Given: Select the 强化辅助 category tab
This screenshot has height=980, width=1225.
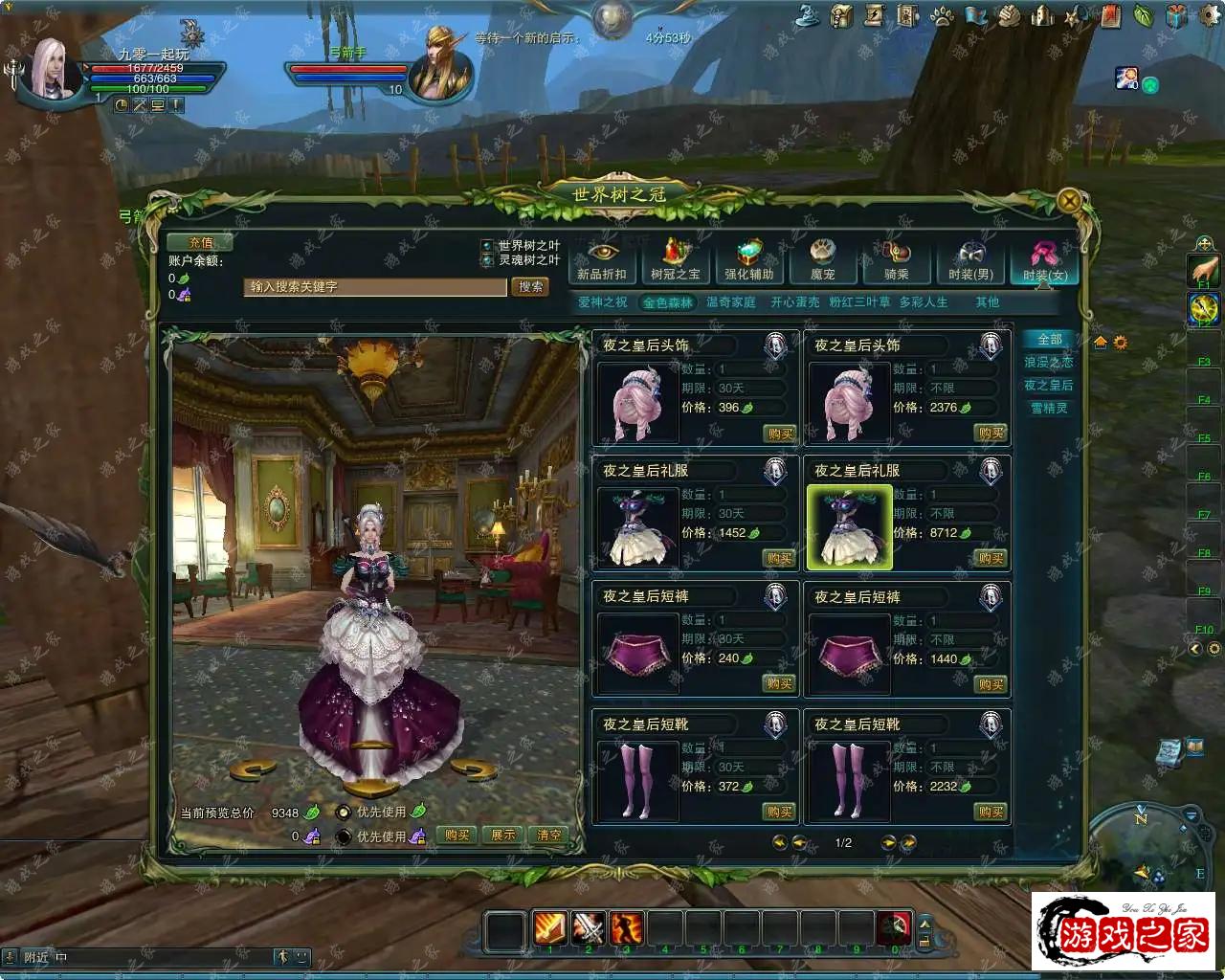Looking at the screenshot, I should tap(748, 261).
